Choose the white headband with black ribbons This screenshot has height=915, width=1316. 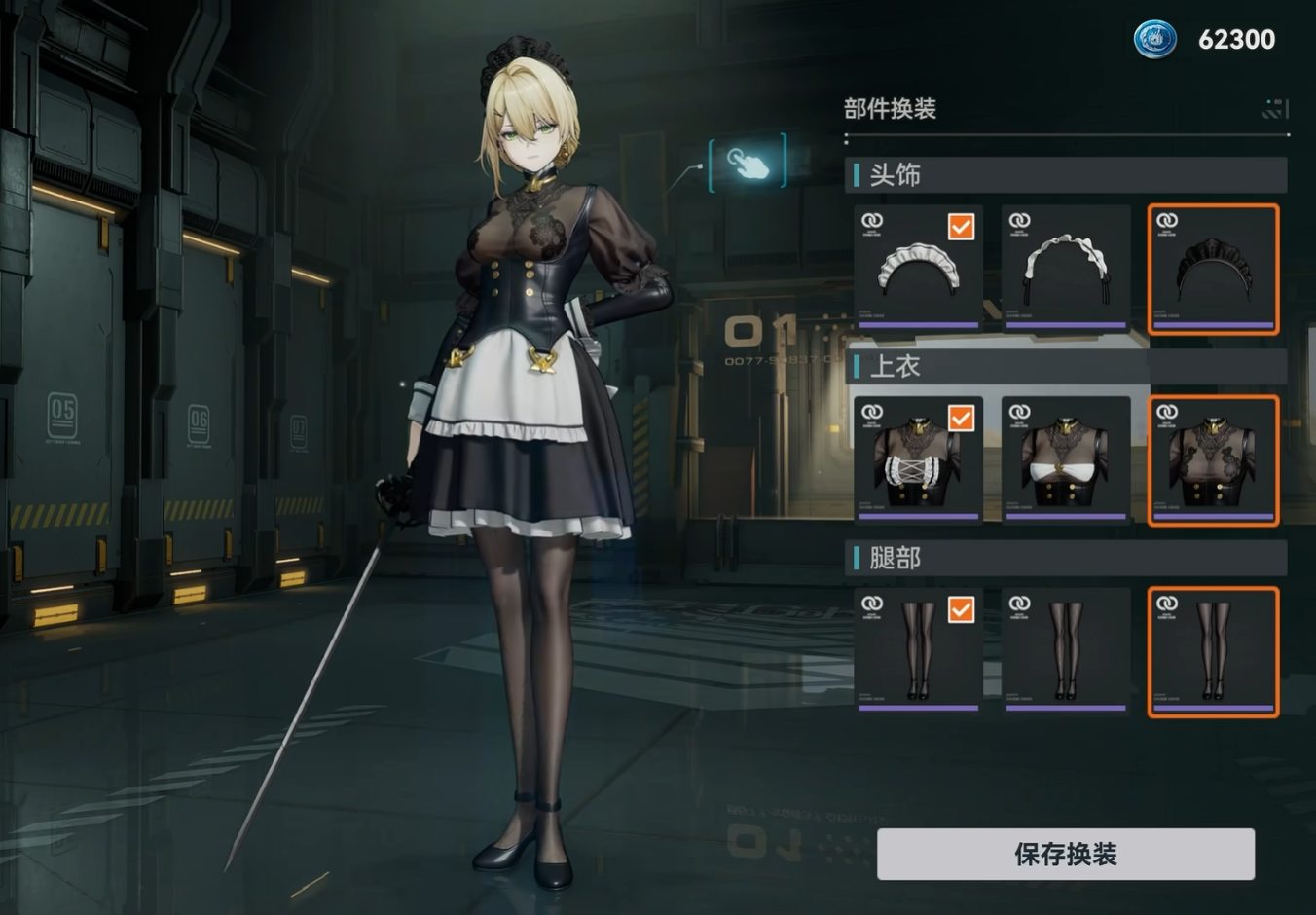click(1066, 268)
